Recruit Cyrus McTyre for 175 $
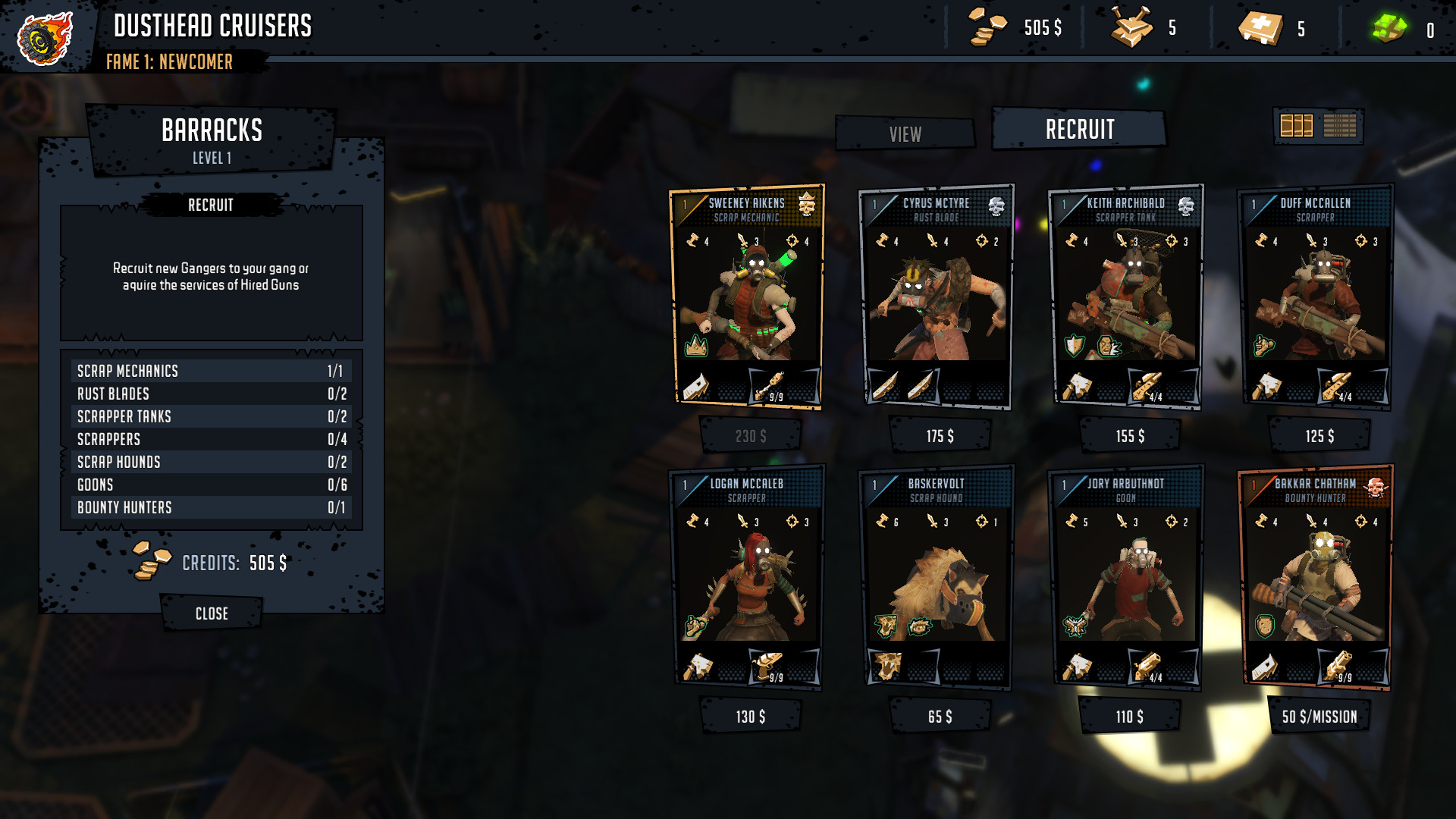 [940, 436]
